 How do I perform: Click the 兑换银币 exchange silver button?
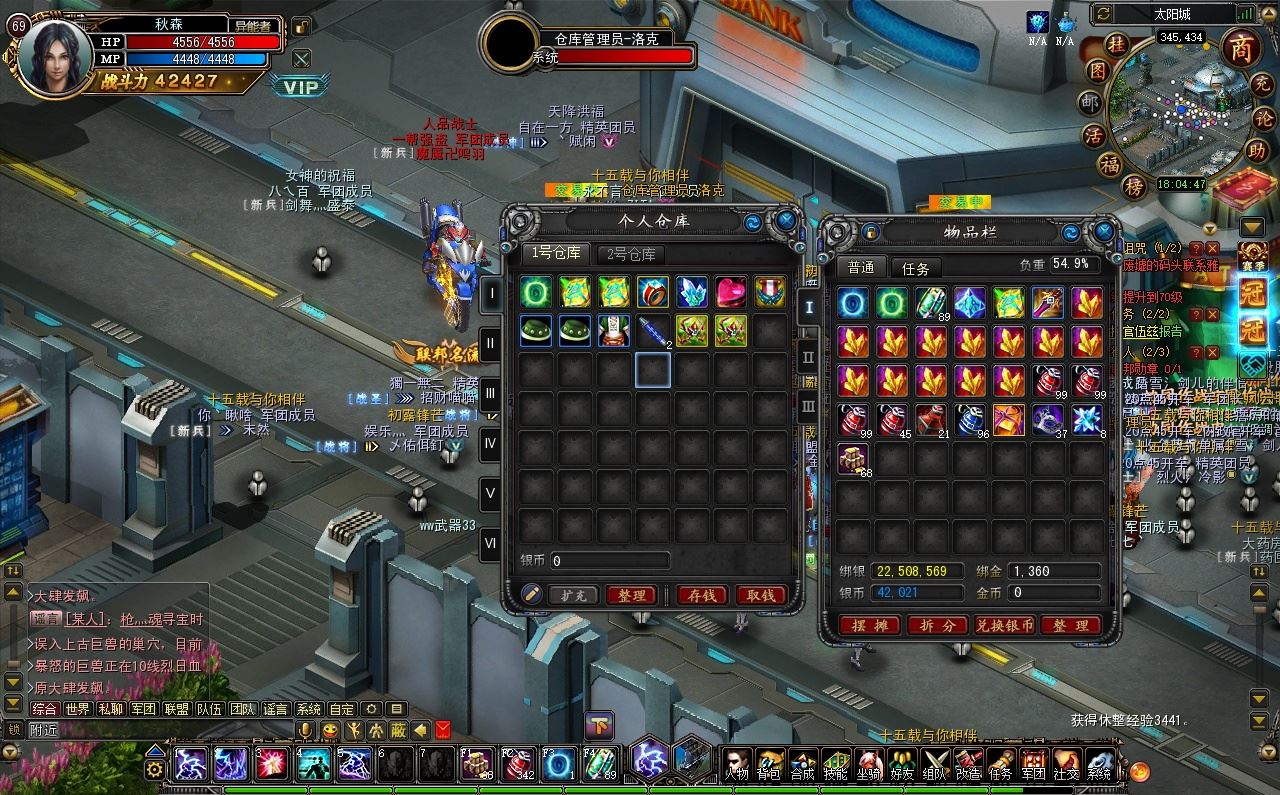[1003, 626]
